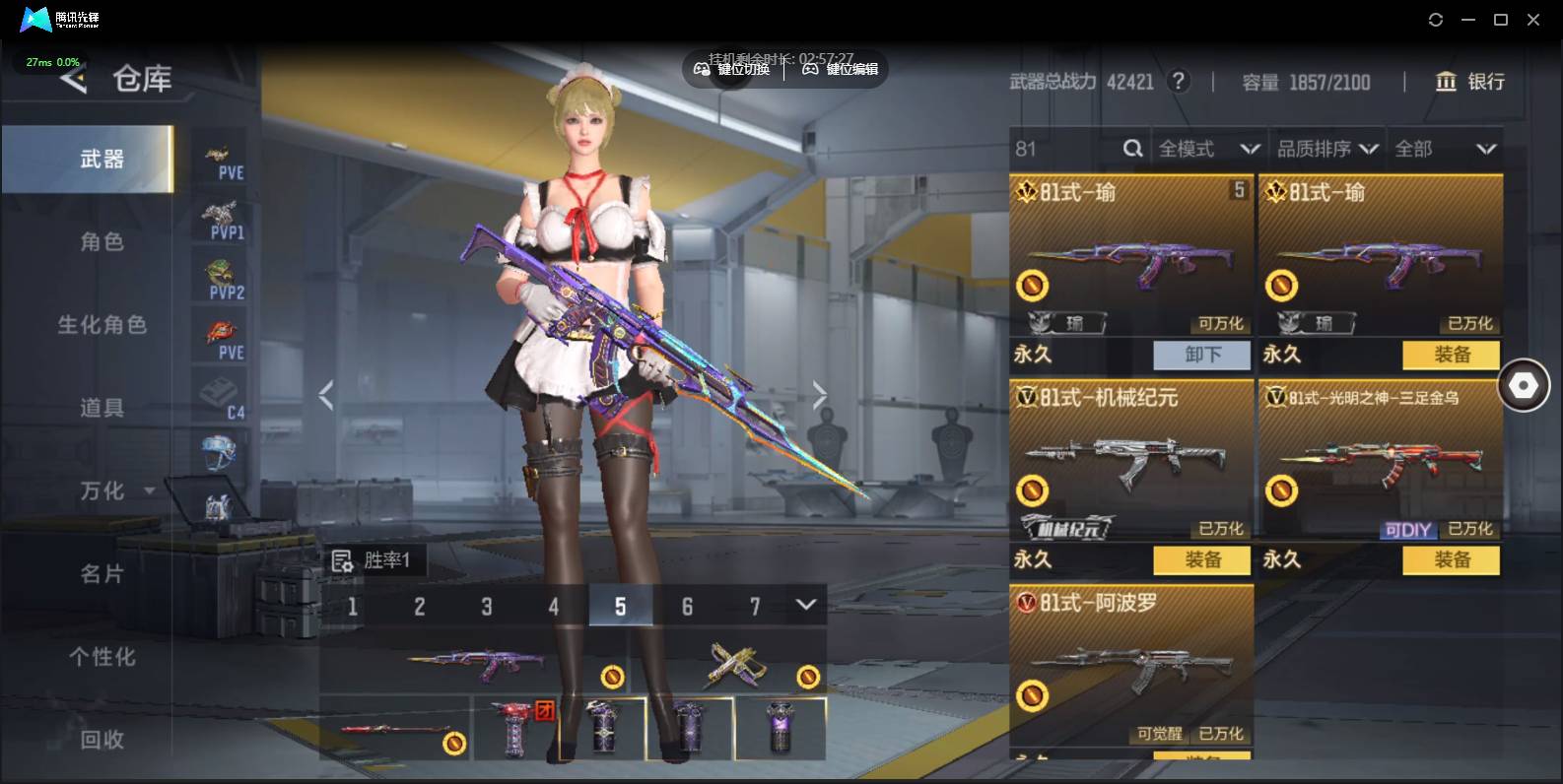Select the 道具 category tab
1563x784 pixels.
coord(102,407)
